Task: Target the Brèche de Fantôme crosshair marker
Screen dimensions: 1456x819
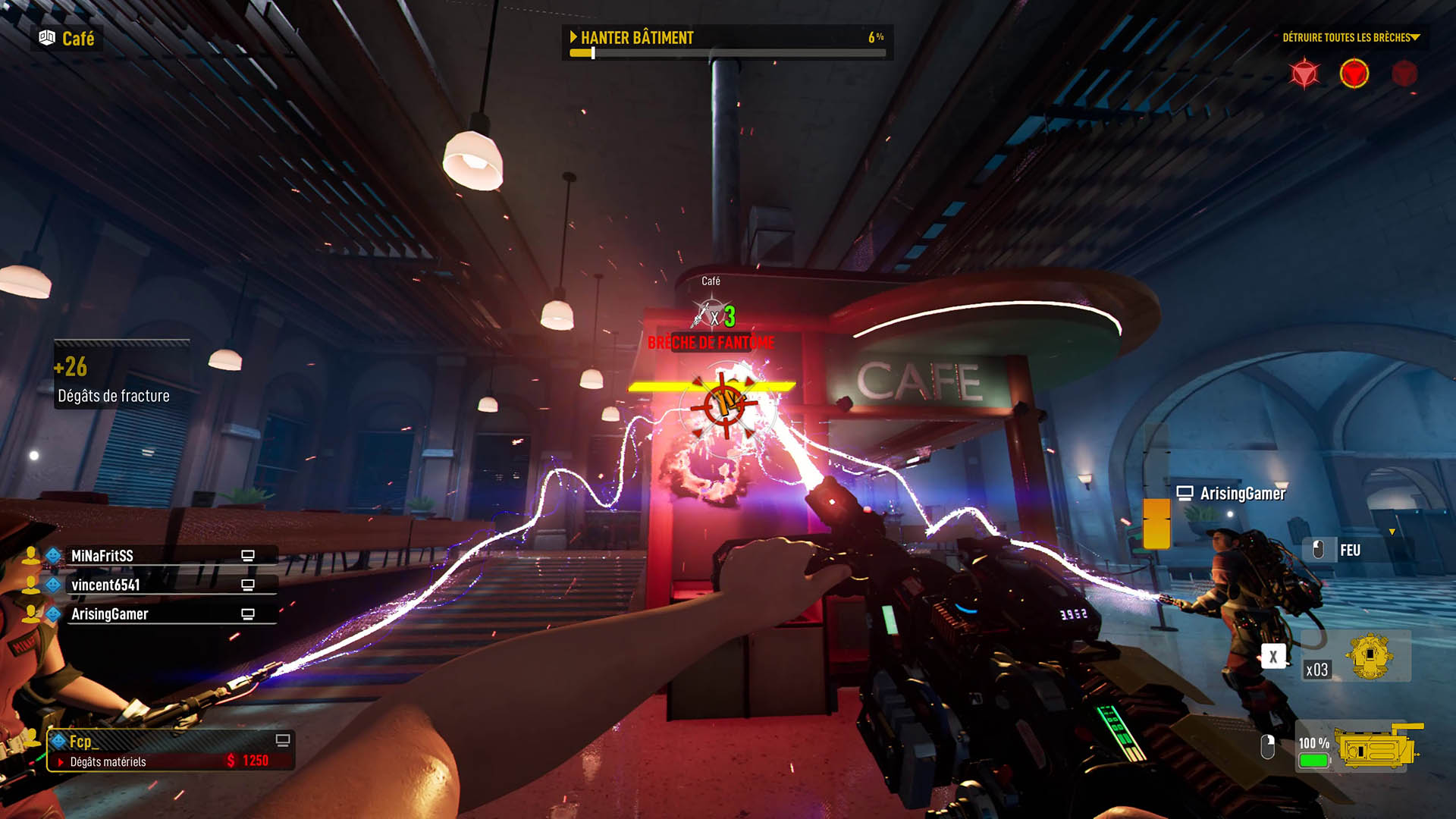Action: [725, 404]
